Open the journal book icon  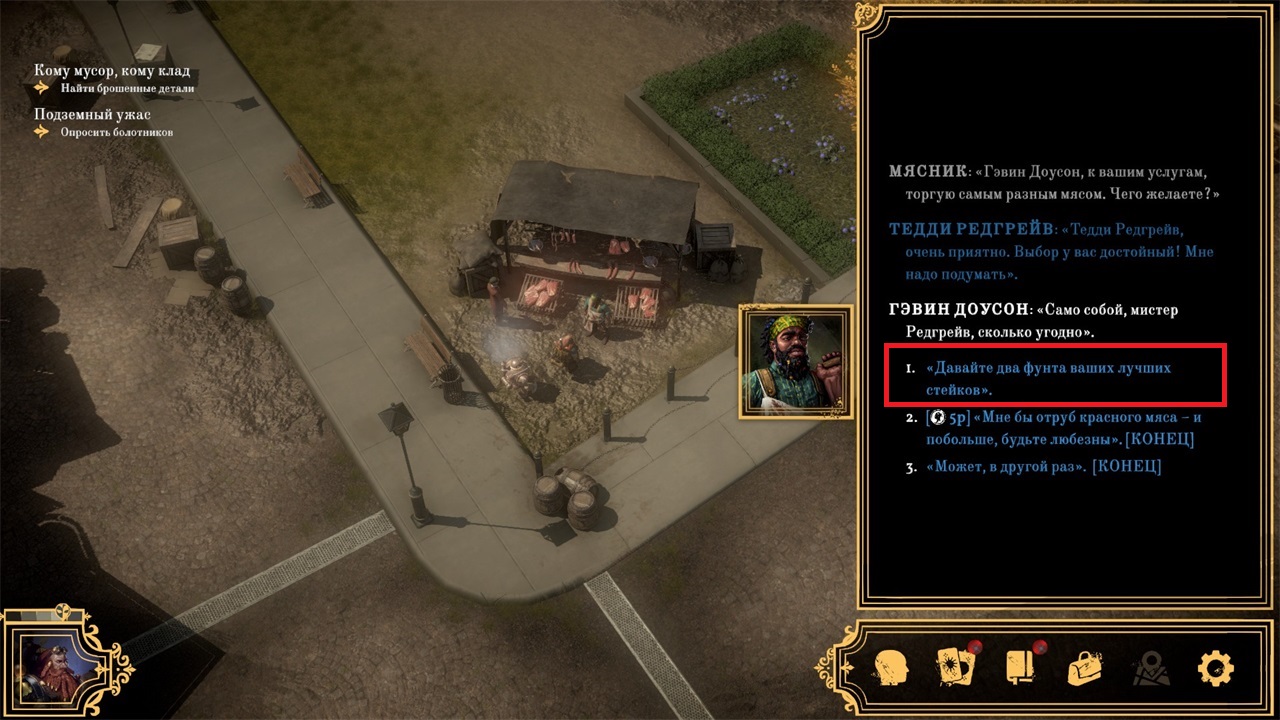1022,667
